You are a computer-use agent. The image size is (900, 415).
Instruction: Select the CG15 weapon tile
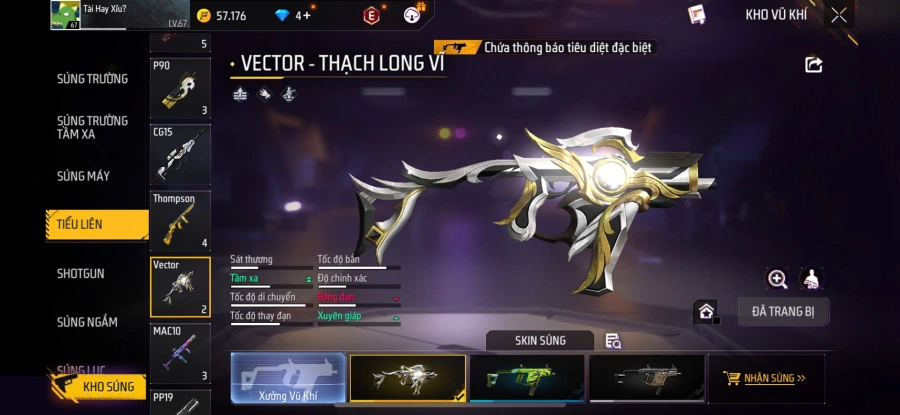[180, 154]
